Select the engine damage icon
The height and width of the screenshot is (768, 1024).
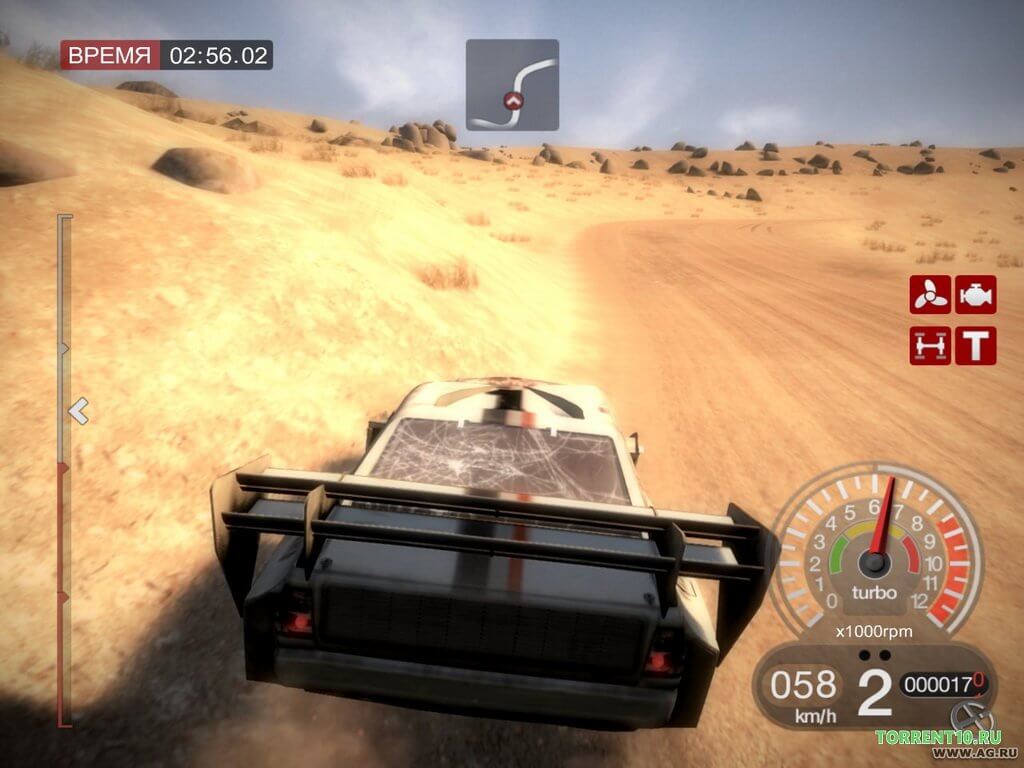(x=975, y=295)
